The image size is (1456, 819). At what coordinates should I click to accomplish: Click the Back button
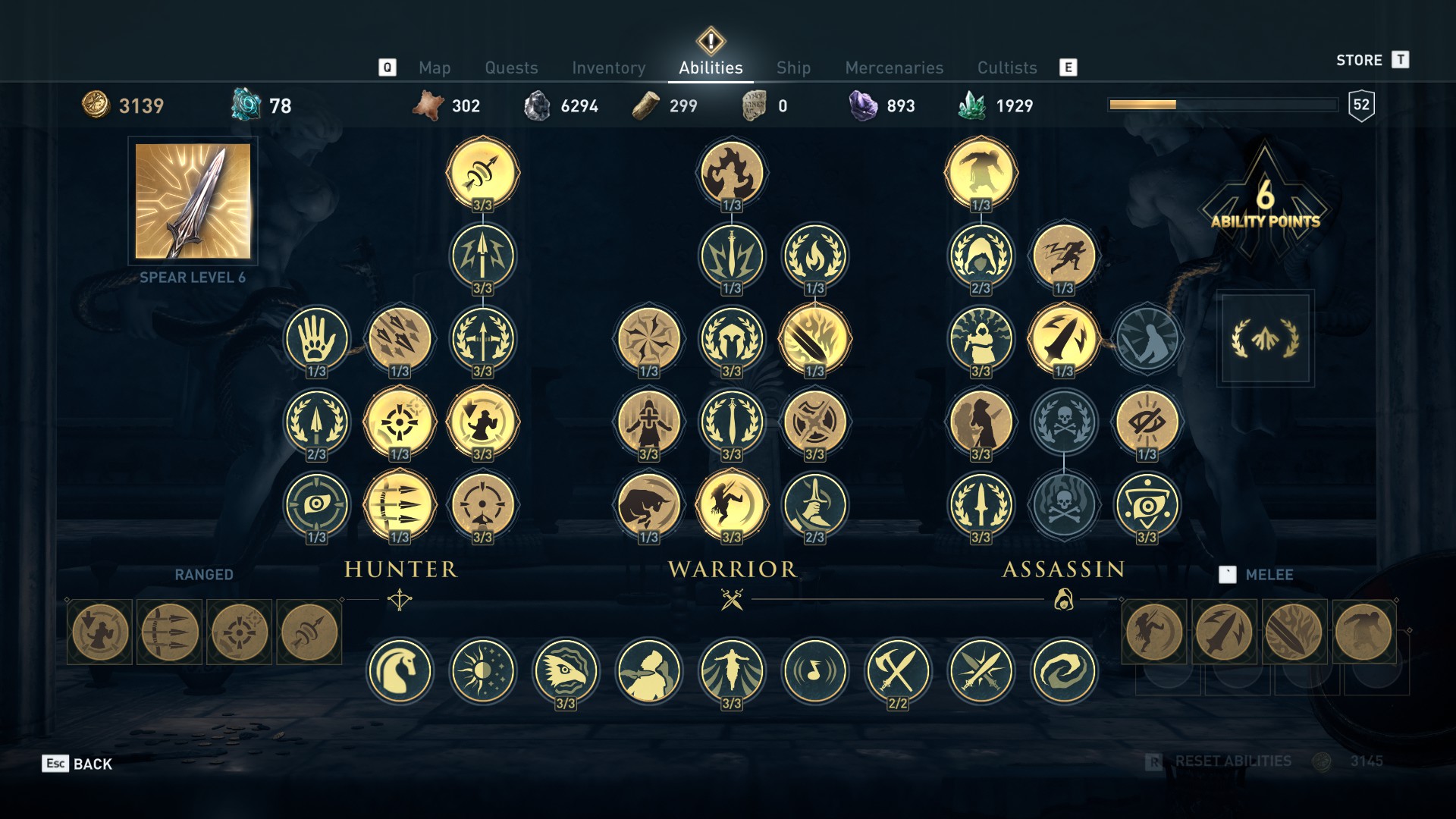pyautogui.click(x=77, y=764)
